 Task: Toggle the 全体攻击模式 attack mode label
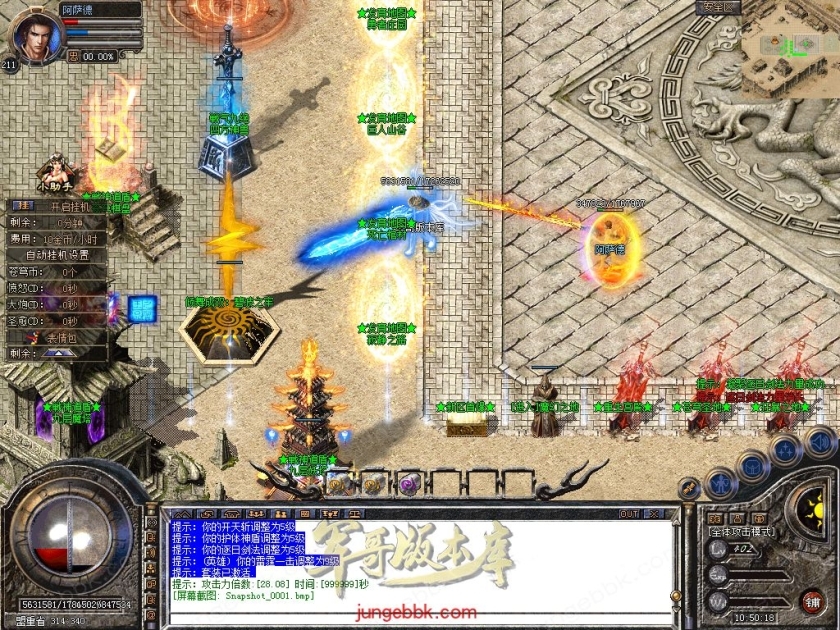[x=742, y=532]
